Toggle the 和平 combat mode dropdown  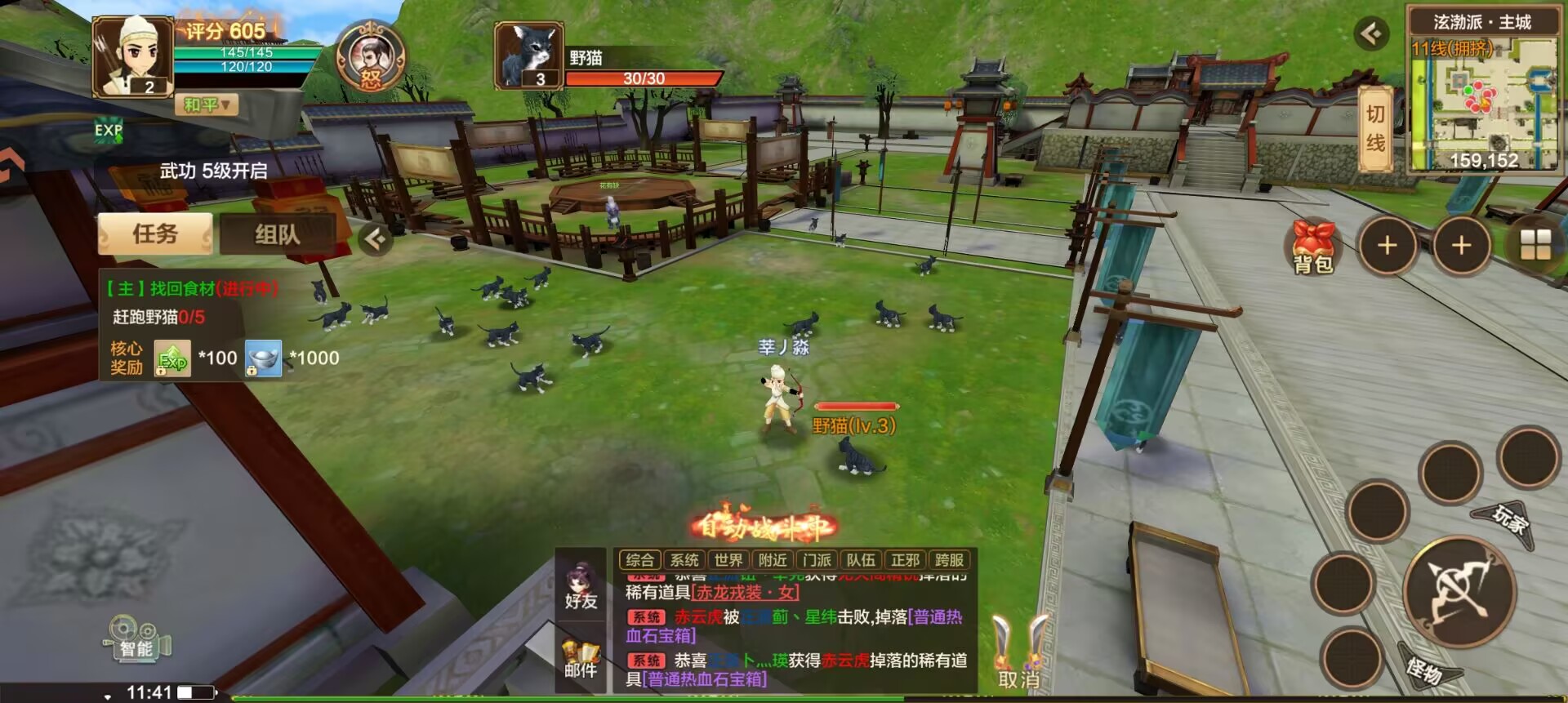pos(206,105)
